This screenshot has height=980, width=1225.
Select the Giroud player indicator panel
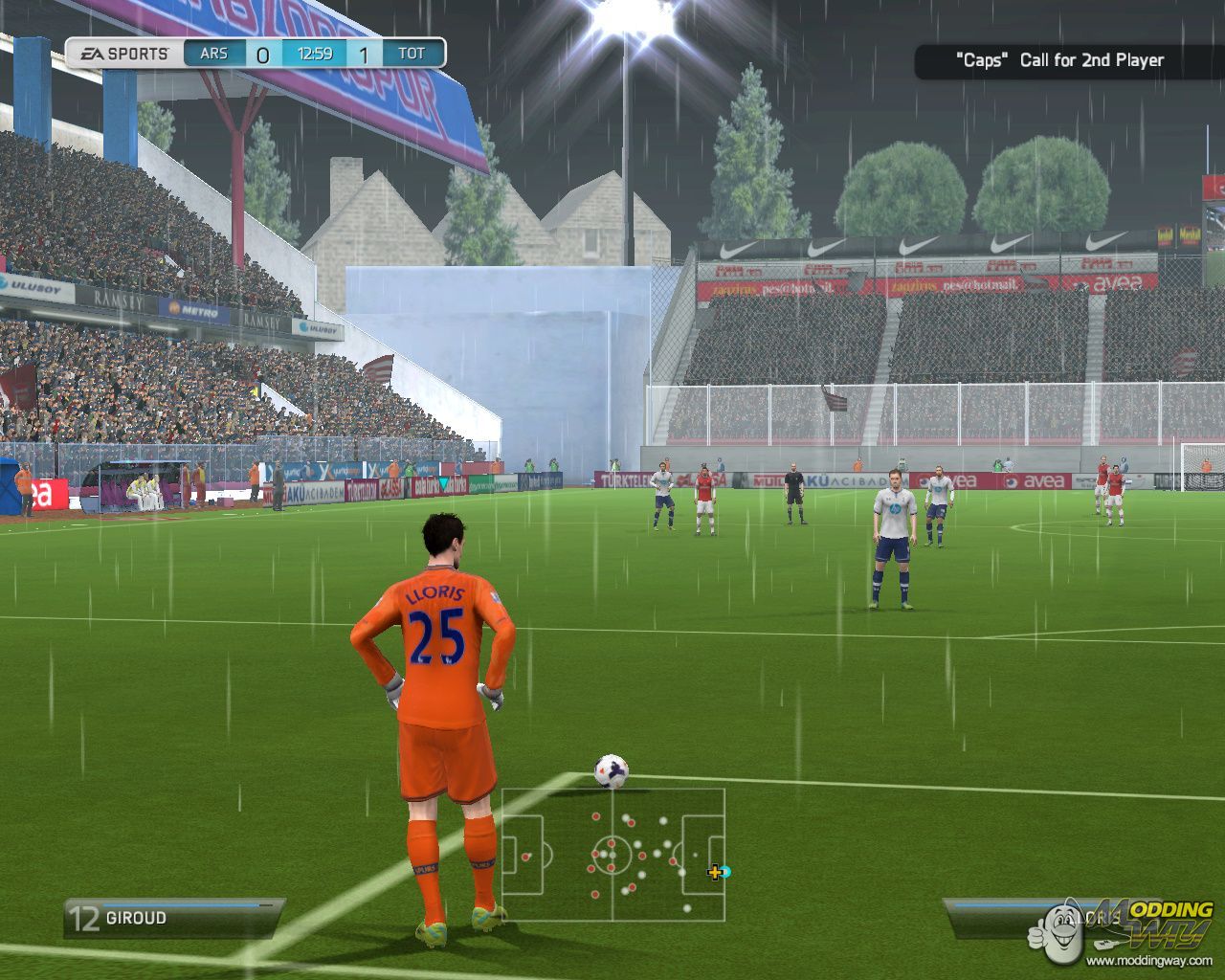tap(172, 918)
